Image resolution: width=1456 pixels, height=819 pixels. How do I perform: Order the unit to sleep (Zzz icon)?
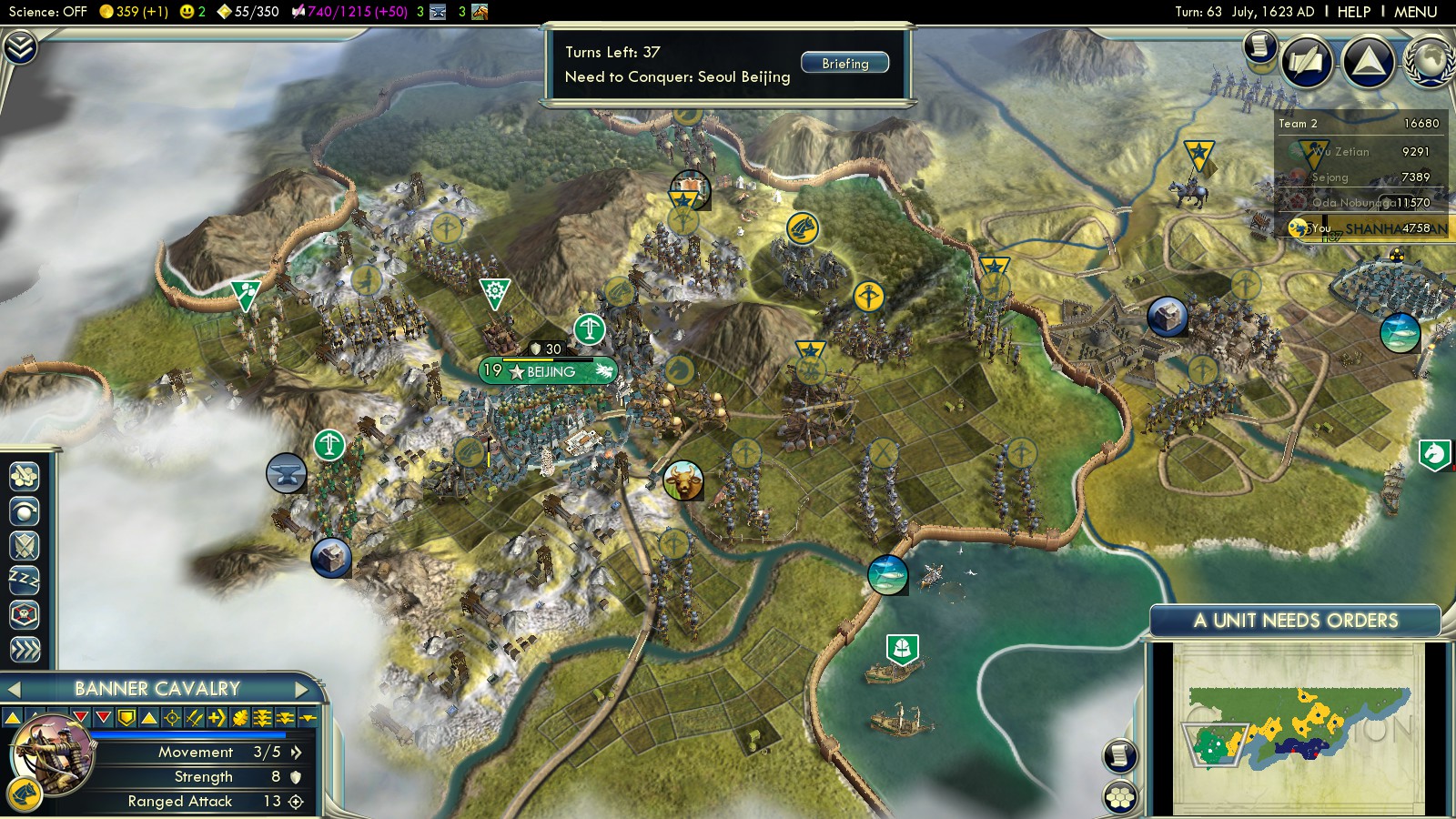(24, 580)
